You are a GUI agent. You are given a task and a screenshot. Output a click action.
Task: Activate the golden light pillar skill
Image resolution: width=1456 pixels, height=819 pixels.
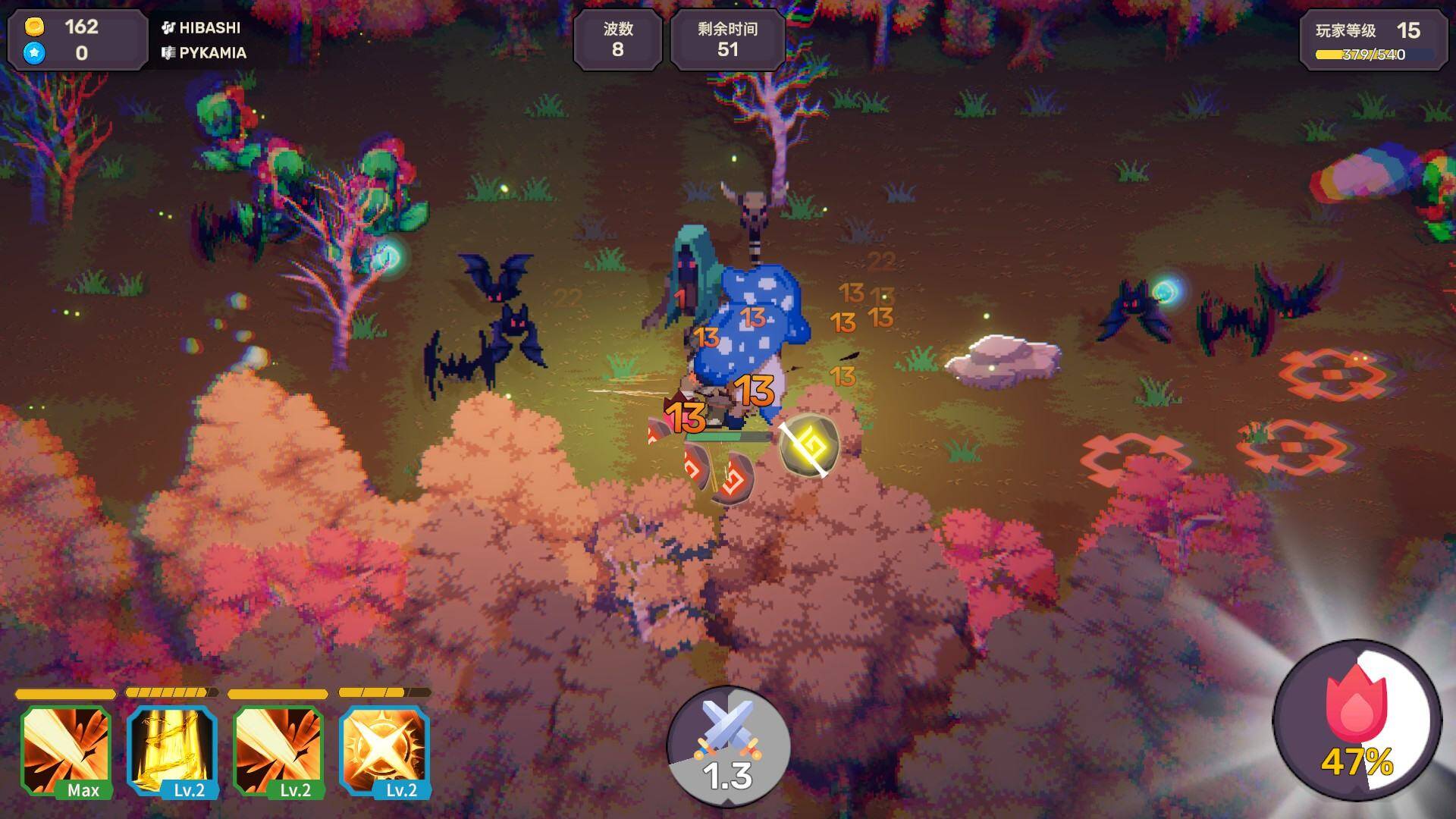point(172,749)
